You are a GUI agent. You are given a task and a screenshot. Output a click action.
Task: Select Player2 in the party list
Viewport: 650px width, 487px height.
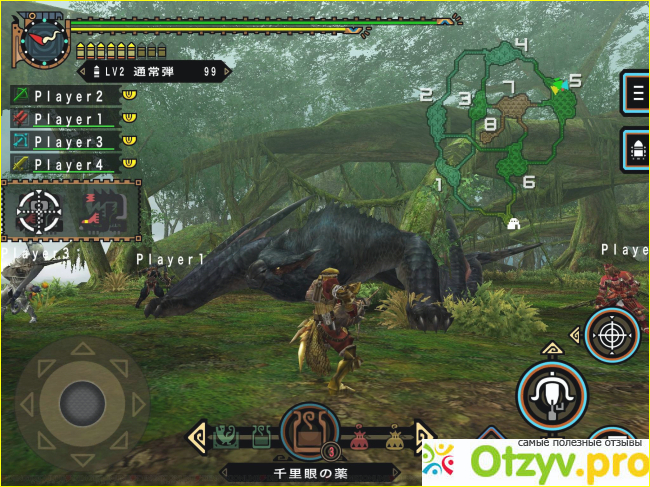pos(68,96)
